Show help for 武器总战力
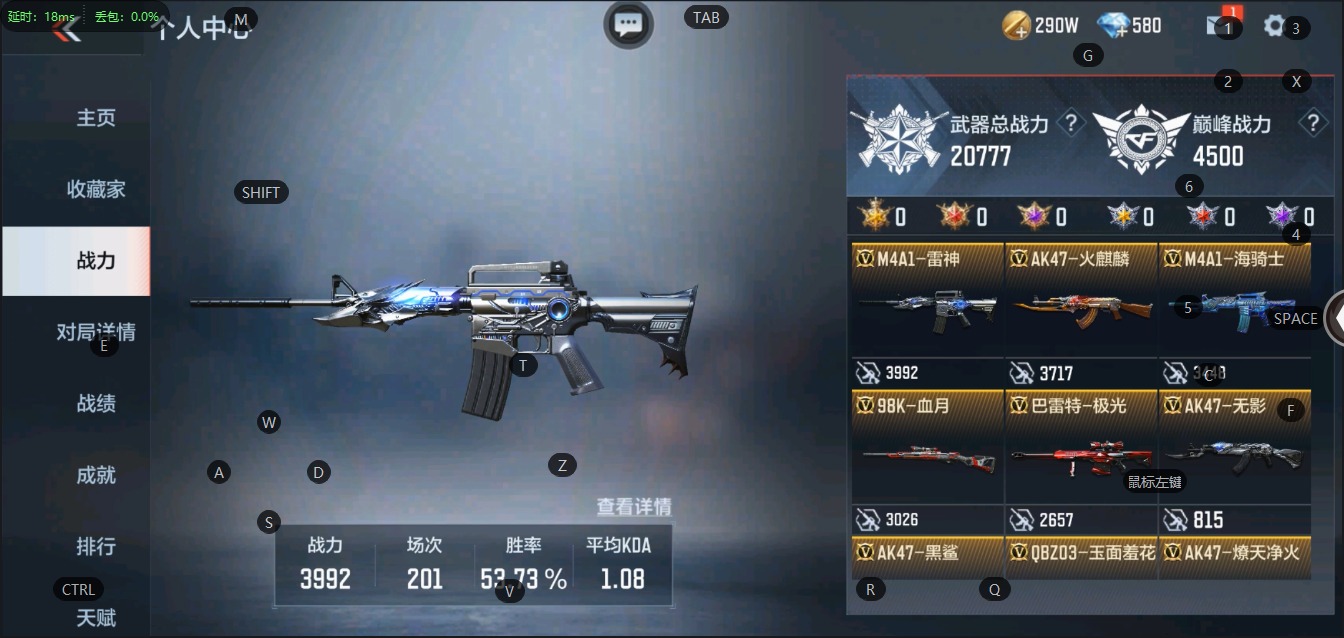The width and height of the screenshot is (1344, 638). click(1071, 124)
